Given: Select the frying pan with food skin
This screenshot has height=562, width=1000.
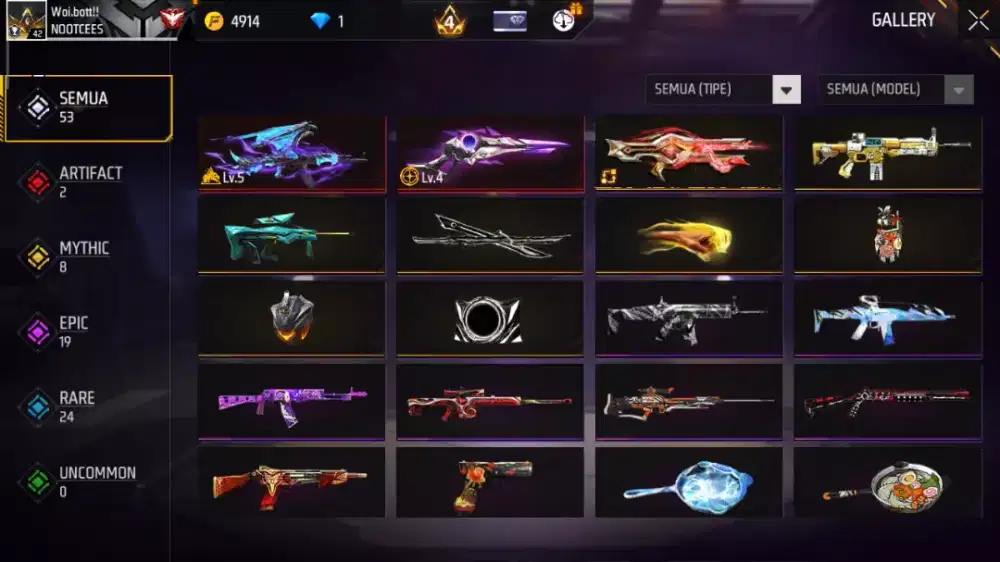Looking at the screenshot, I should (888, 482).
